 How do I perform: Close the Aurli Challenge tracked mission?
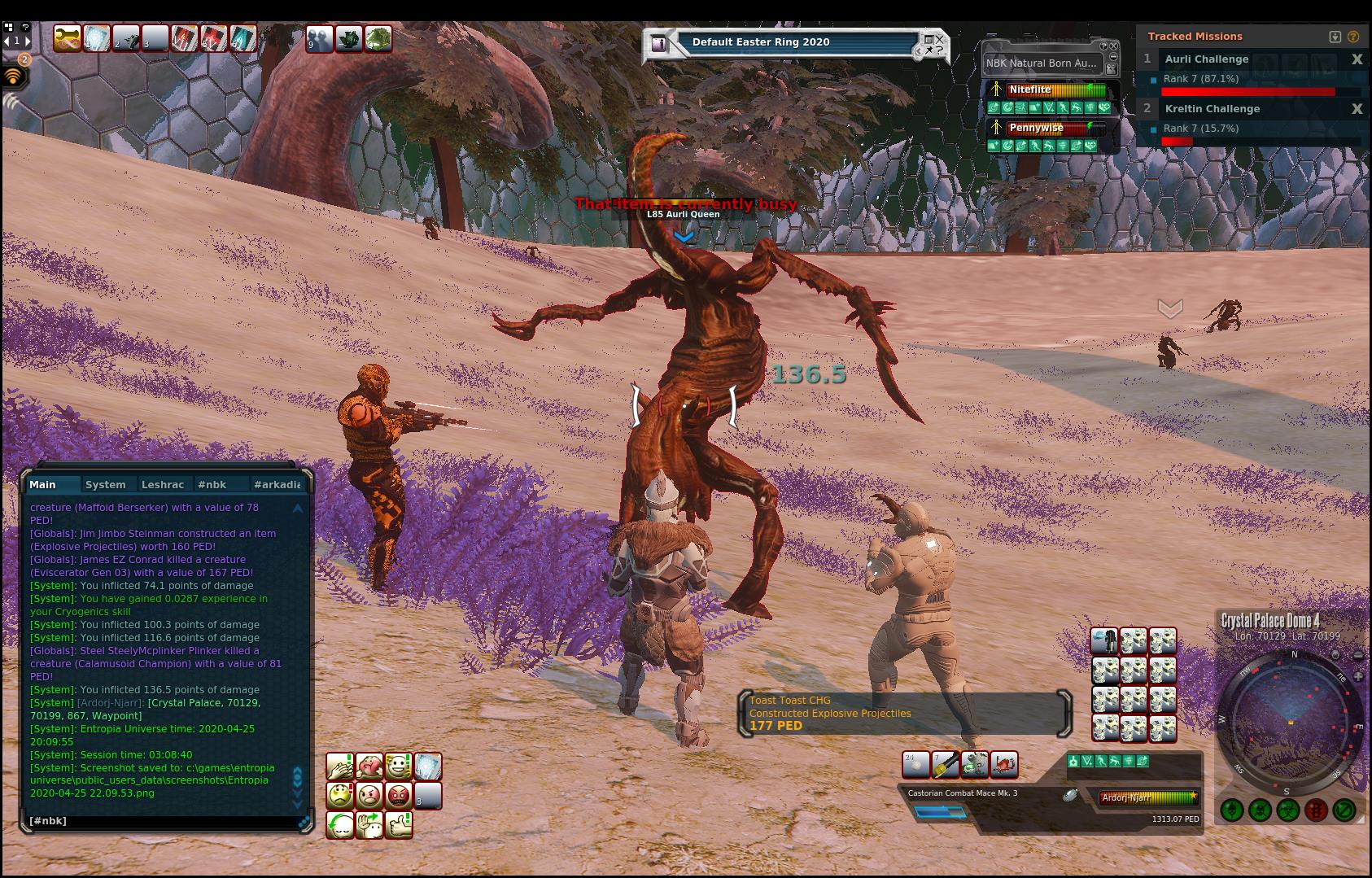(x=1357, y=59)
